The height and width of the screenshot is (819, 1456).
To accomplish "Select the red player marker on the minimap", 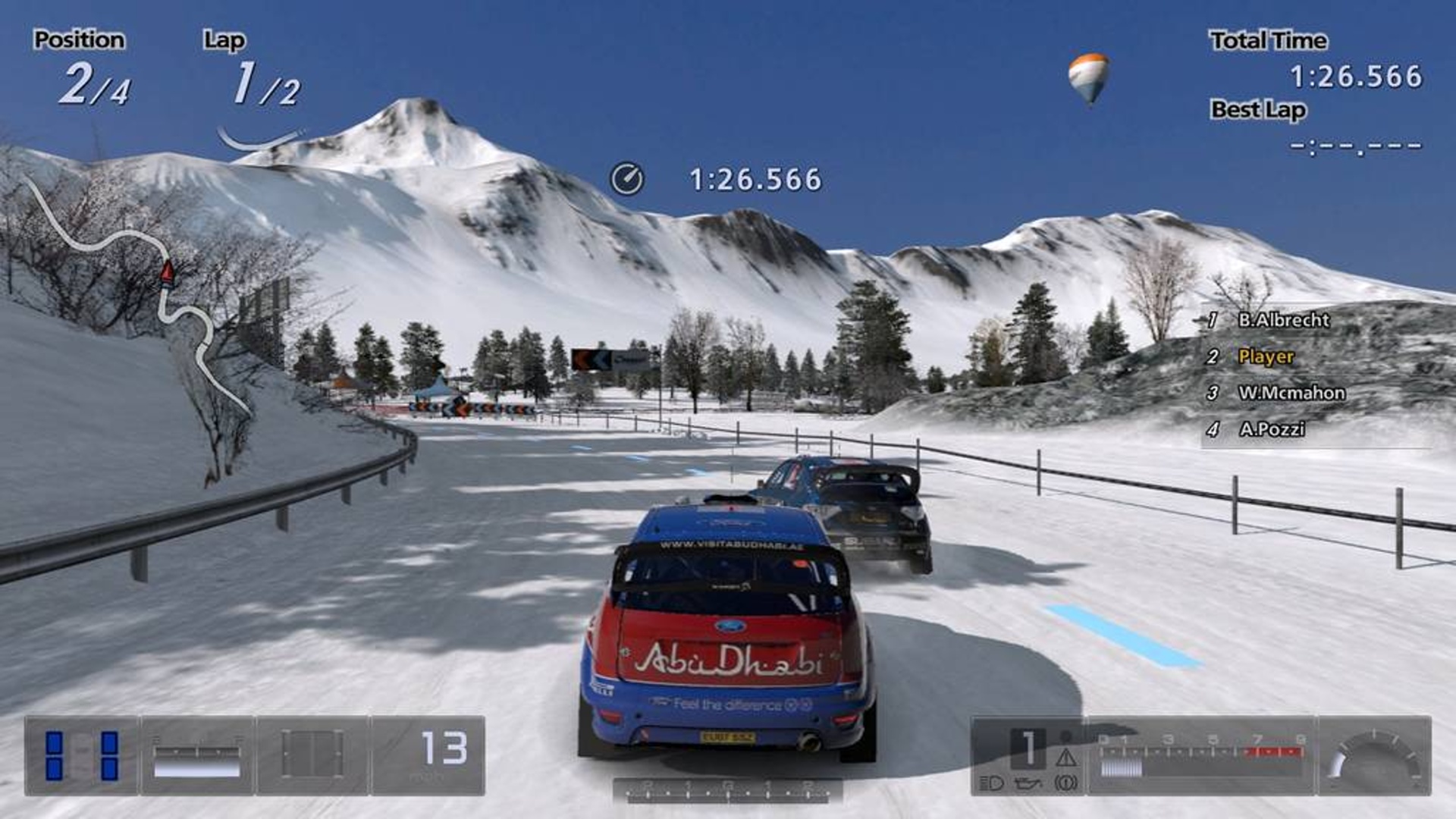I will 168,271.
